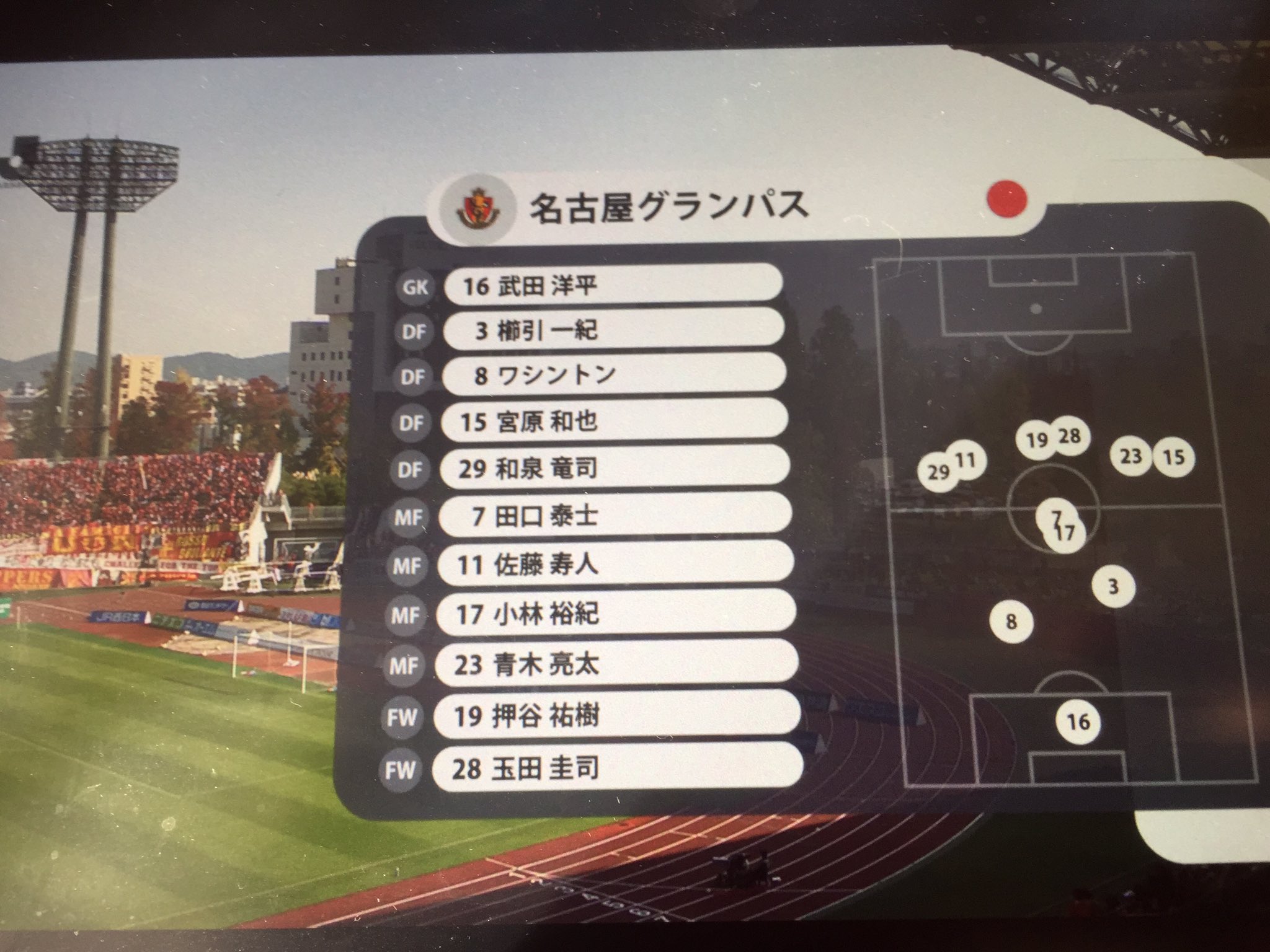Click the number 23 marker on the pitch
The height and width of the screenshot is (952, 1270).
[x=1130, y=456]
